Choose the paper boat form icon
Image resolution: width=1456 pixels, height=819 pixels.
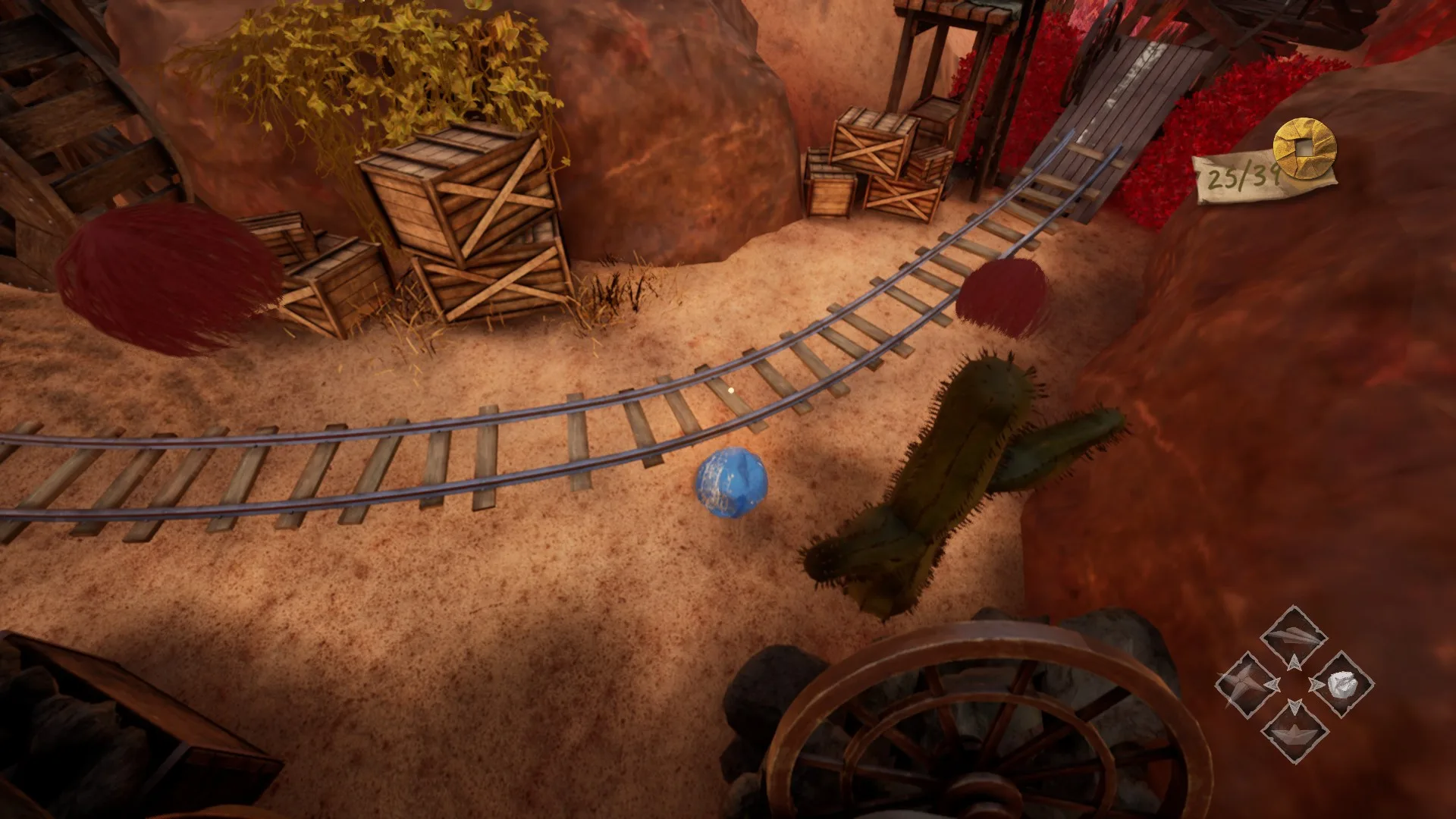click(1294, 731)
